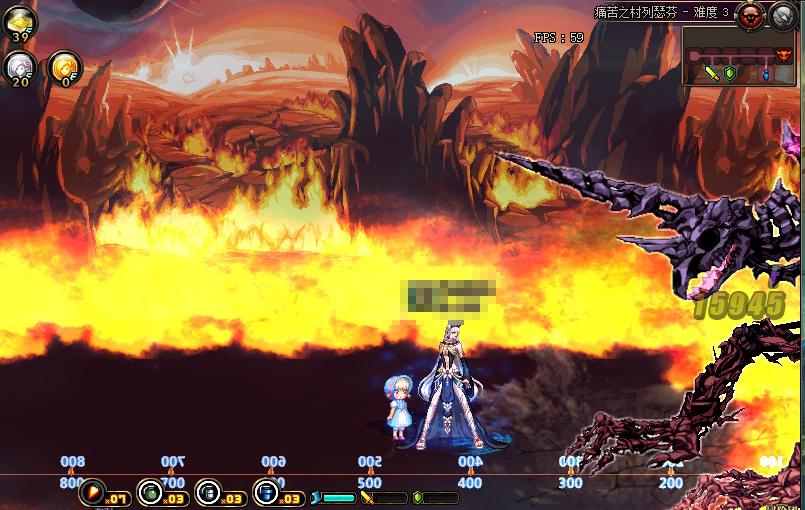The height and width of the screenshot is (510, 805).
Task: Click the sword icon on the minimap
Action: click(713, 74)
